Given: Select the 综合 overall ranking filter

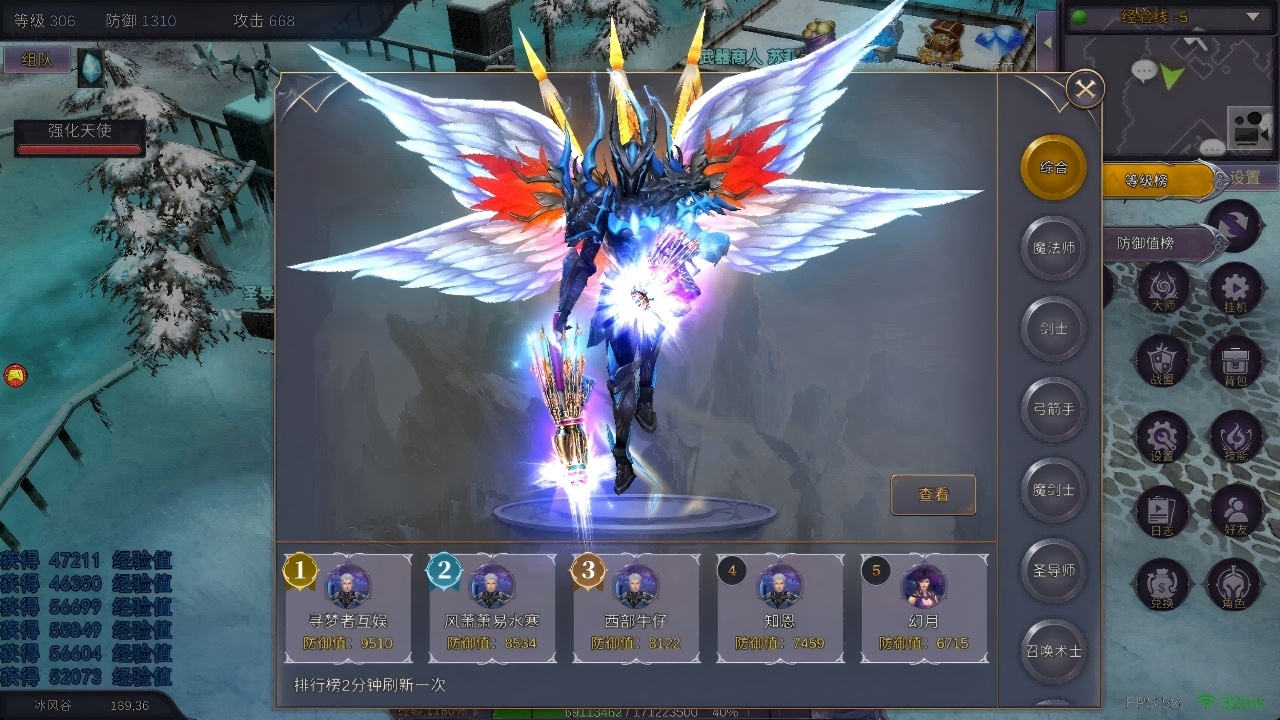Looking at the screenshot, I should pyautogui.click(x=1053, y=167).
